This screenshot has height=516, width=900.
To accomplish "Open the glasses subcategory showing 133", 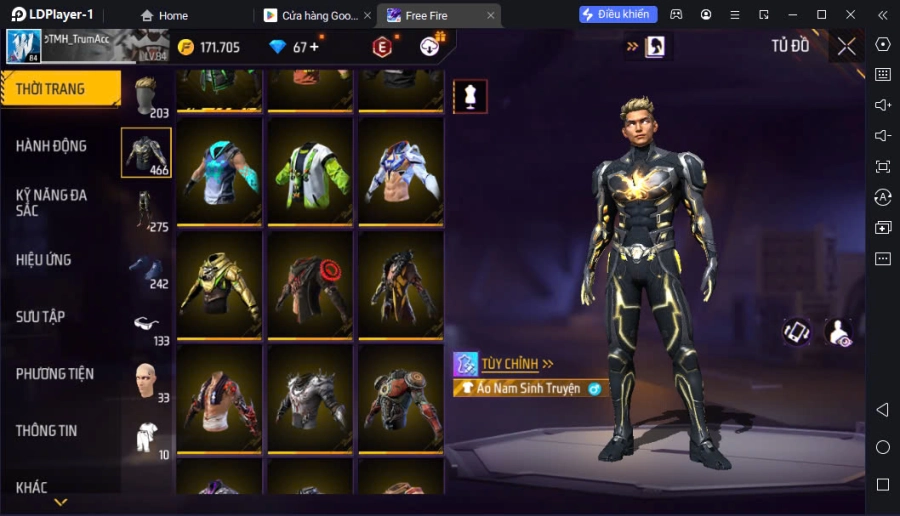I will [146, 324].
